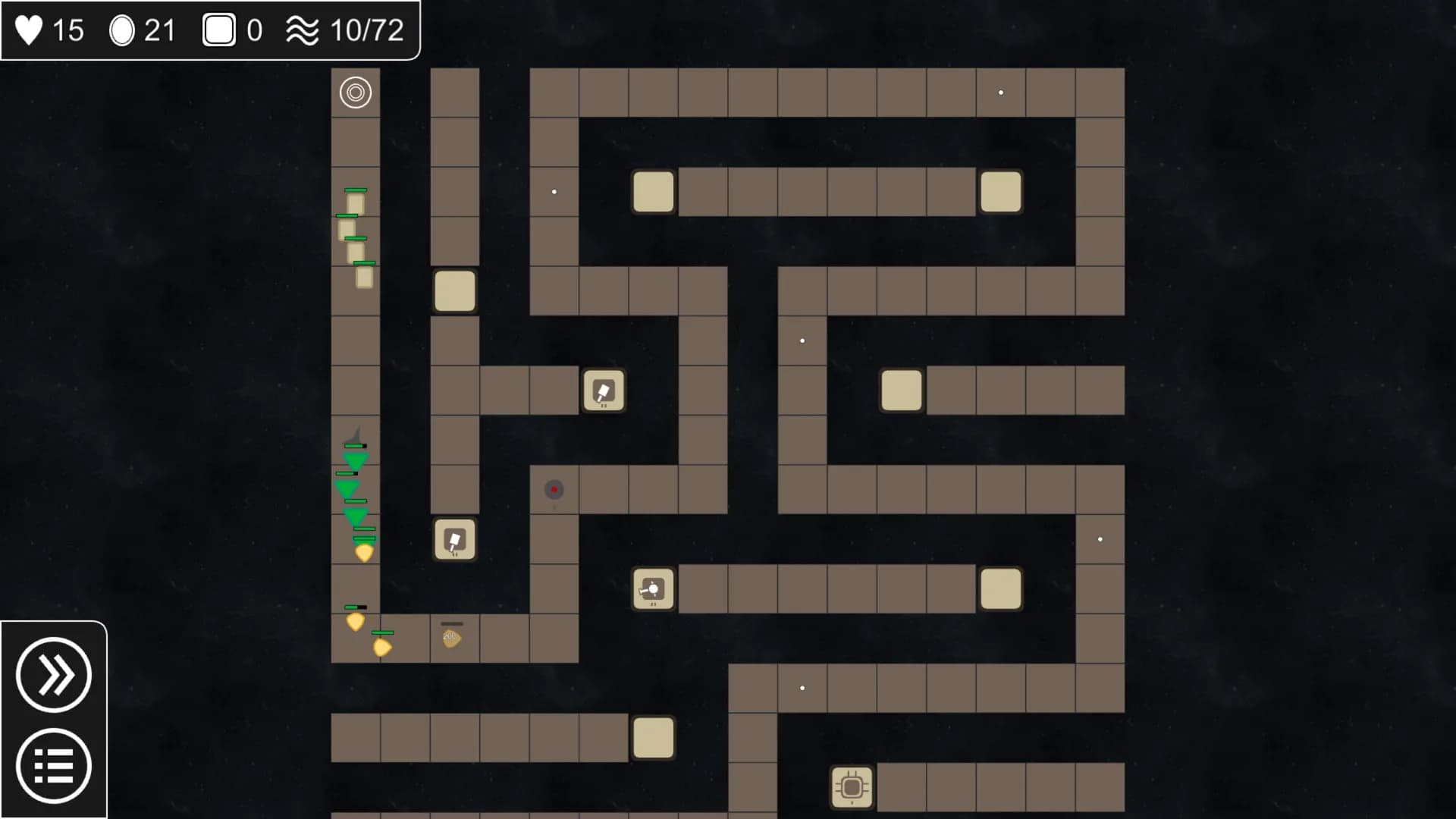1456x819 pixels.
Task: Select the spiral enemy spawn portal
Action: click(x=356, y=91)
